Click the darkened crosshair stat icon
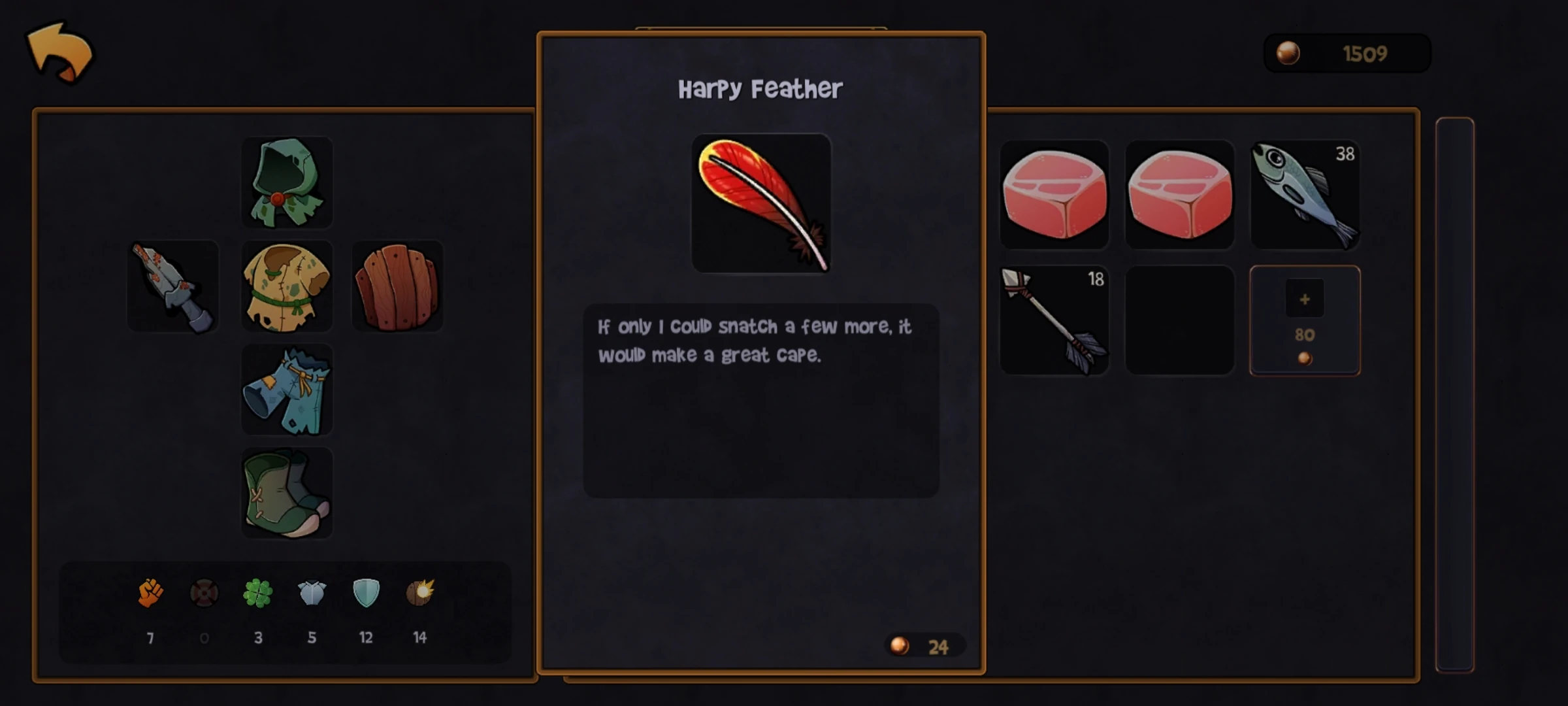Image resolution: width=1568 pixels, height=706 pixels. 204,594
